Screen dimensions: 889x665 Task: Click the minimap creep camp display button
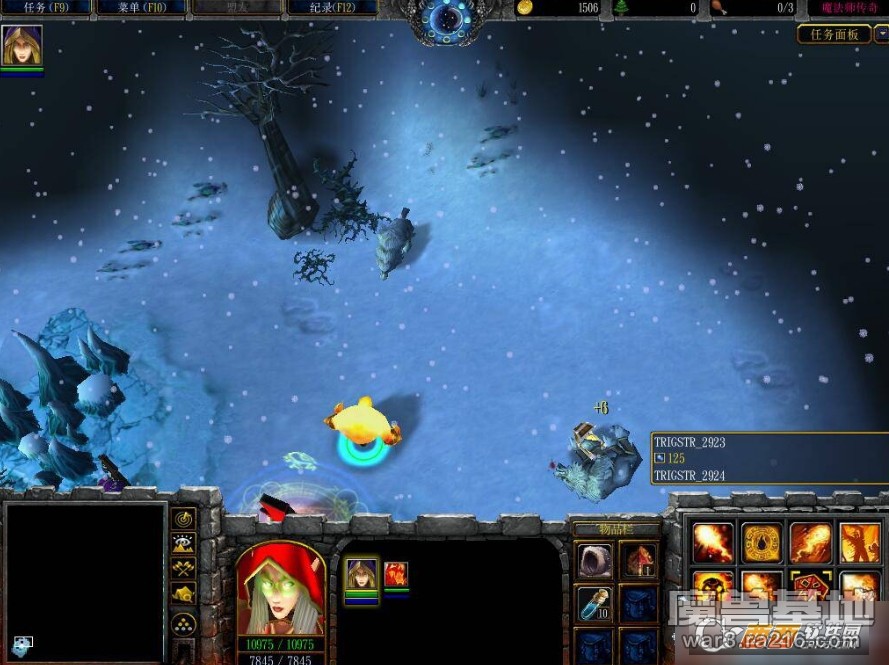pyautogui.click(x=184, y=597)
